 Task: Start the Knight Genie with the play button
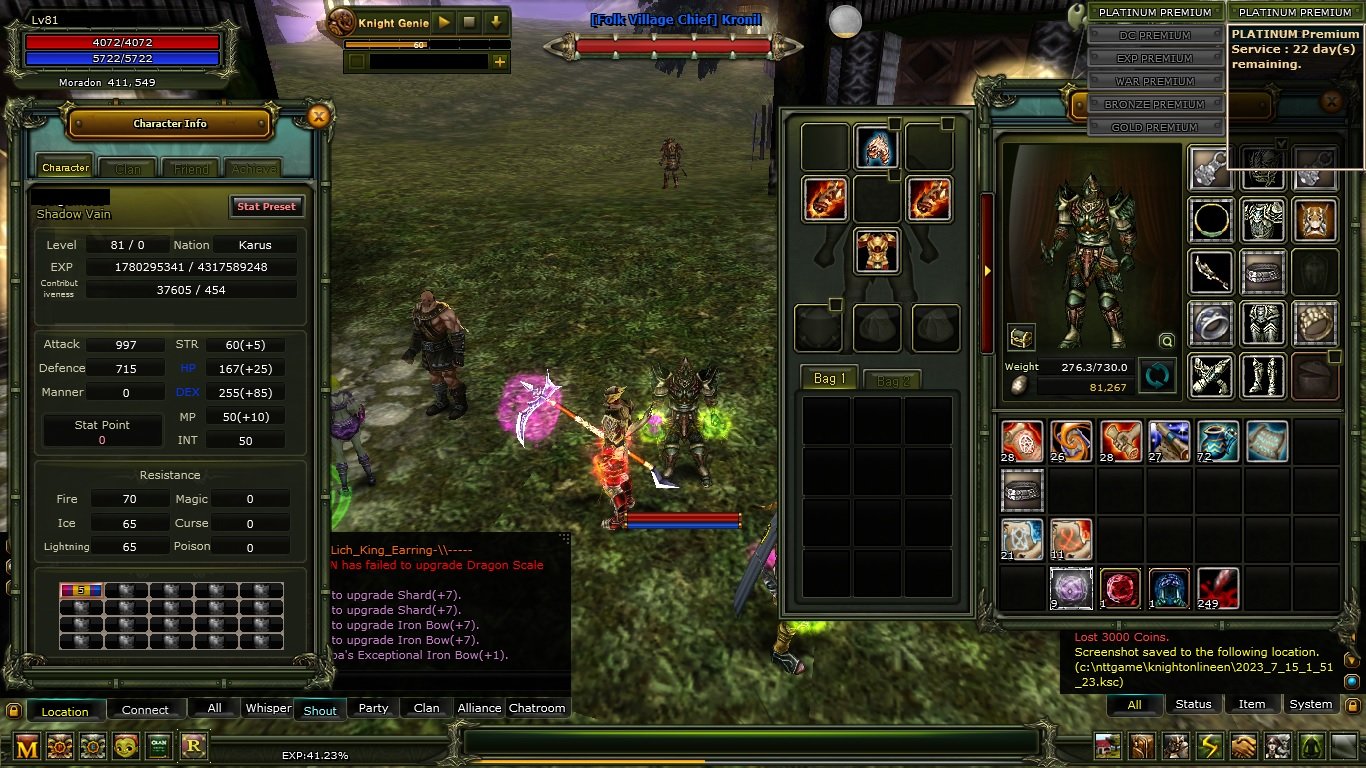(444, 22)
